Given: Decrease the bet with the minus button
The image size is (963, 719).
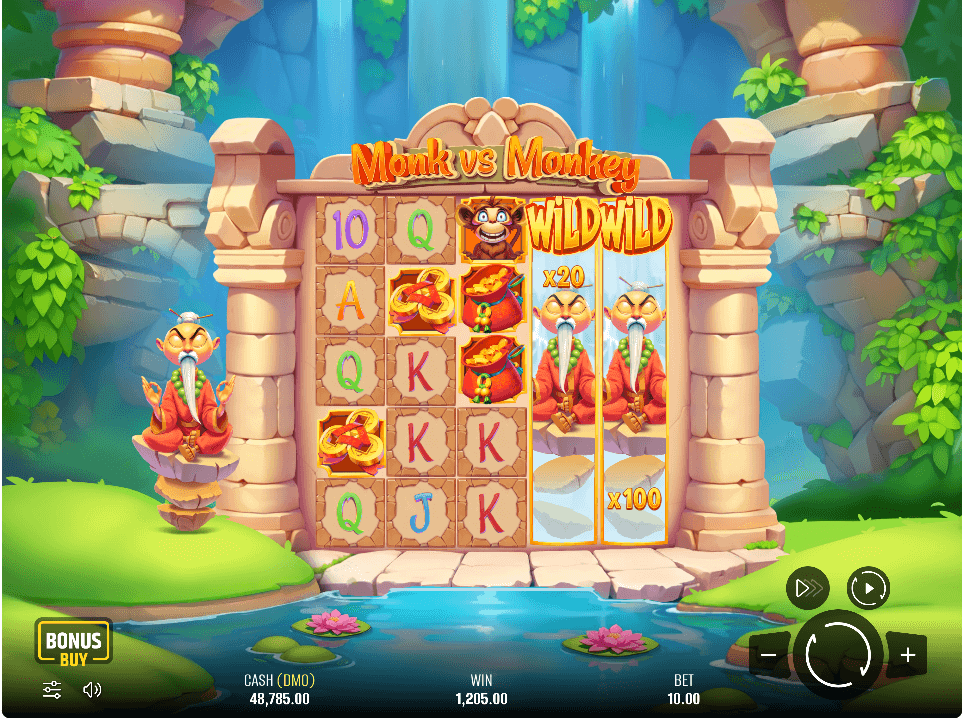Looking at the screenshot, I should click(x=769, y=656).
